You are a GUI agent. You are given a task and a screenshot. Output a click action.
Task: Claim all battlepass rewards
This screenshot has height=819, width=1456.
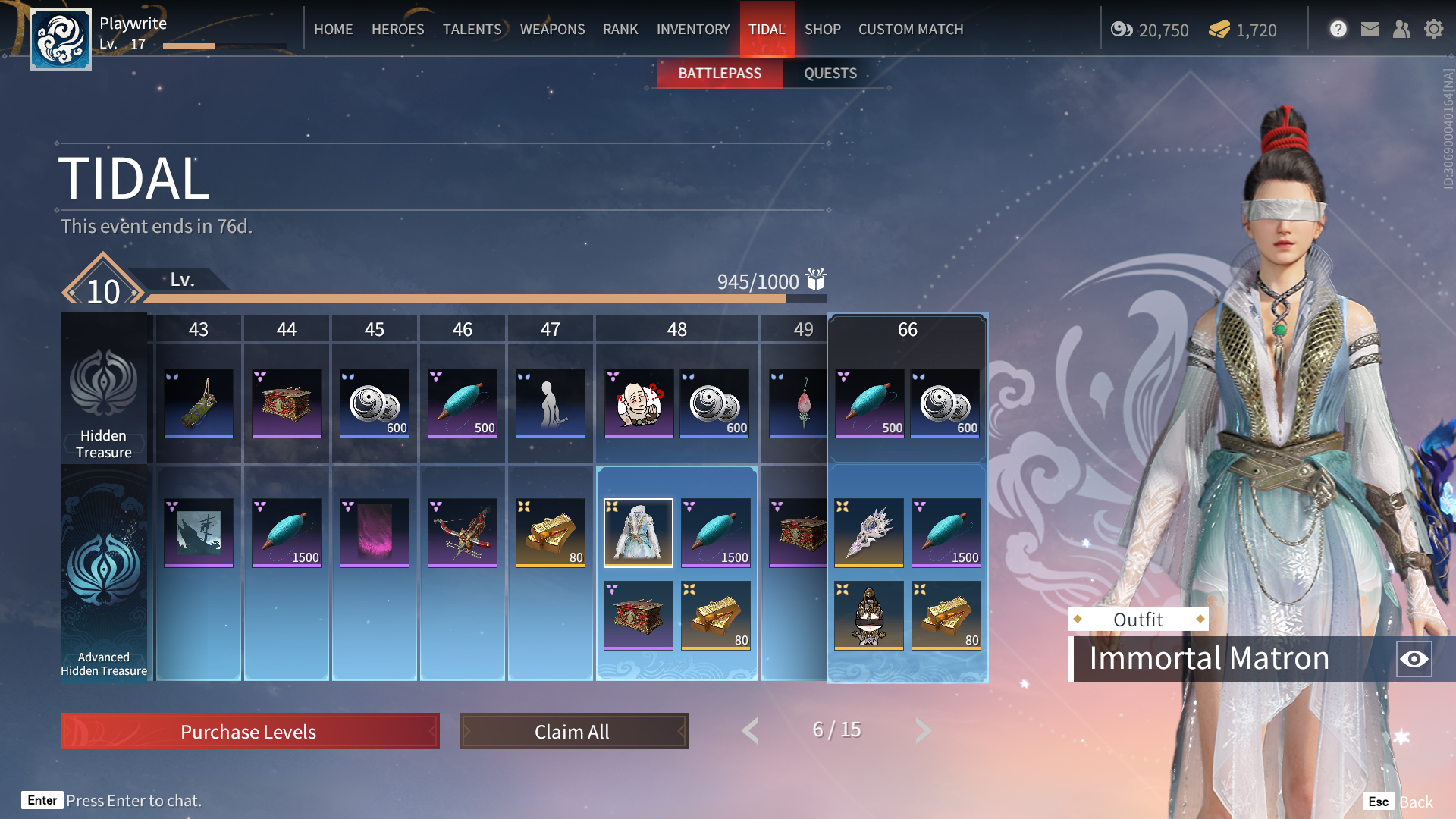[573, 731]
